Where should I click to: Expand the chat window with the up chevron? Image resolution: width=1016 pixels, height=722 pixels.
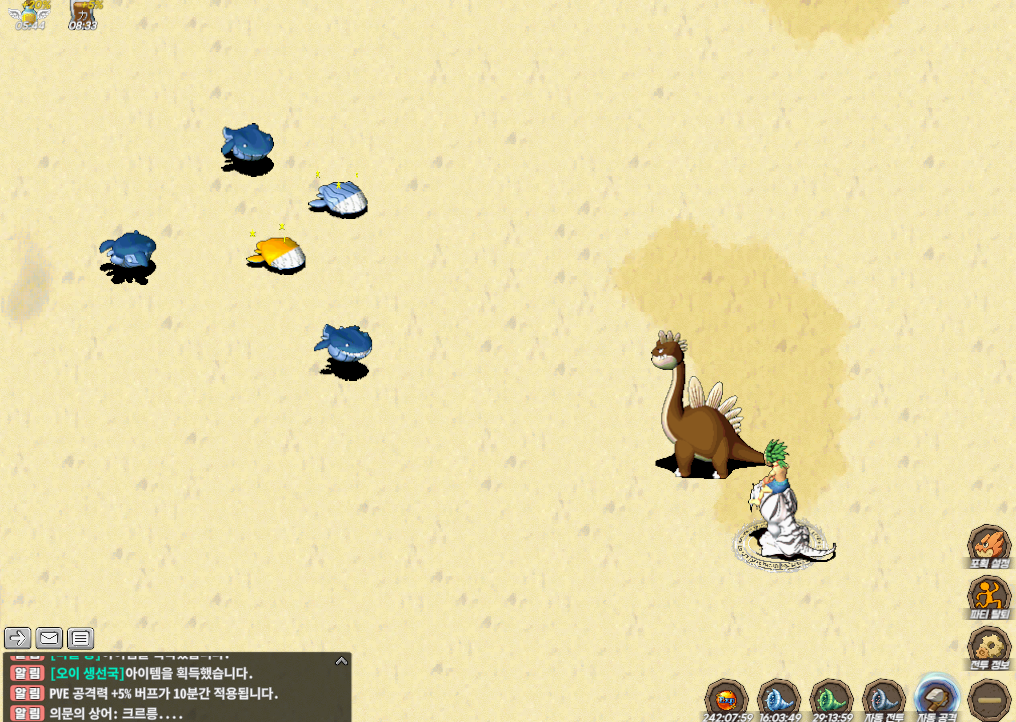pyautogui.click(x=341, y=661)
